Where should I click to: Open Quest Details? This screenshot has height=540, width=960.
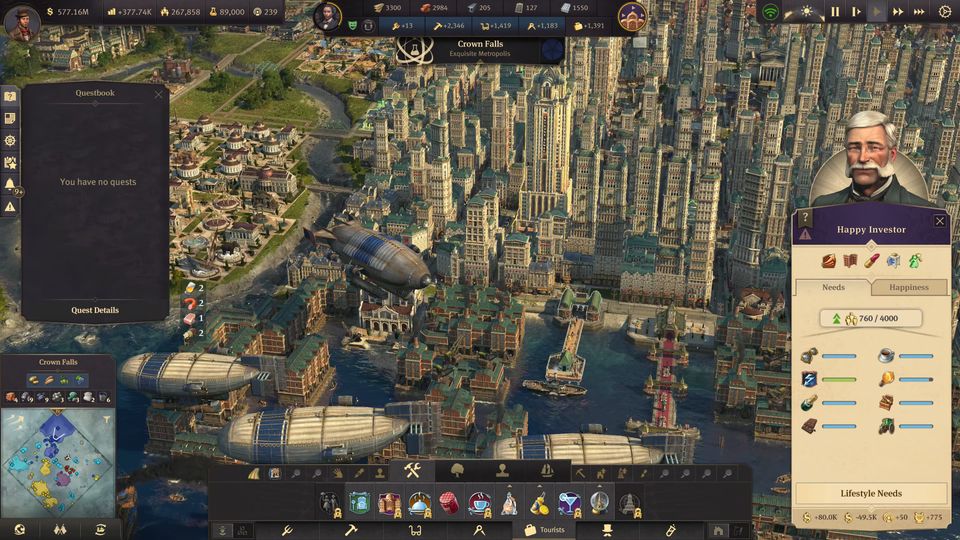point(95,310)
